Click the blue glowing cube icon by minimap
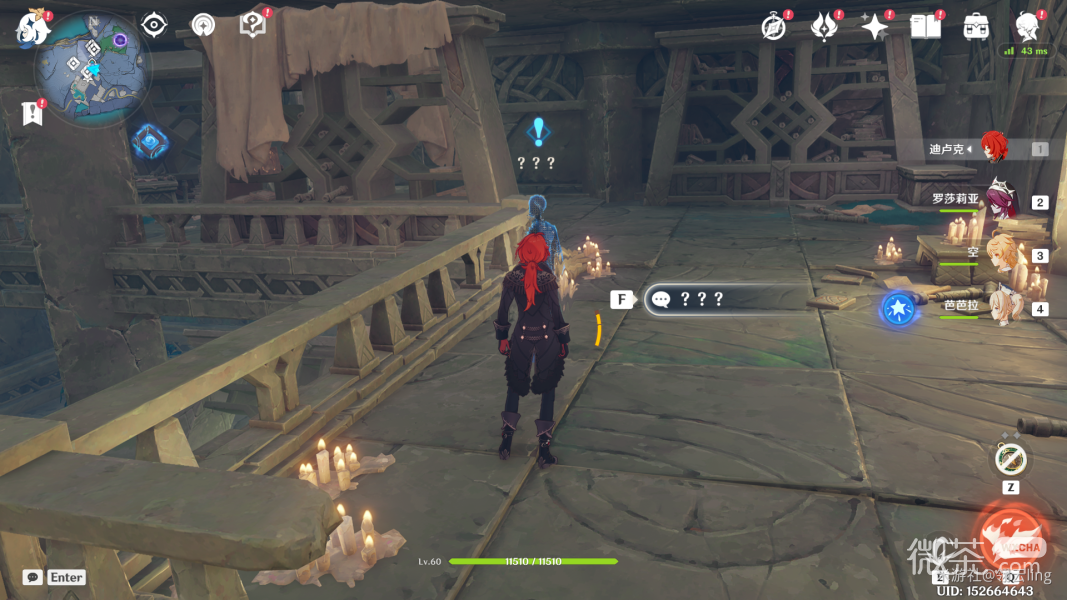 (x=149, y=141)
